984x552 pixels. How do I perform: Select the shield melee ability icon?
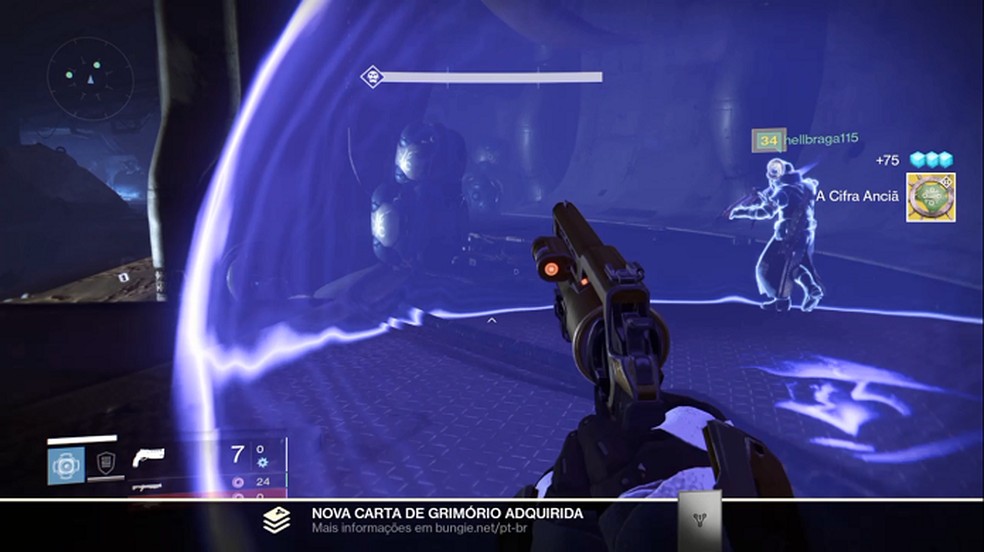coord(104,462)
